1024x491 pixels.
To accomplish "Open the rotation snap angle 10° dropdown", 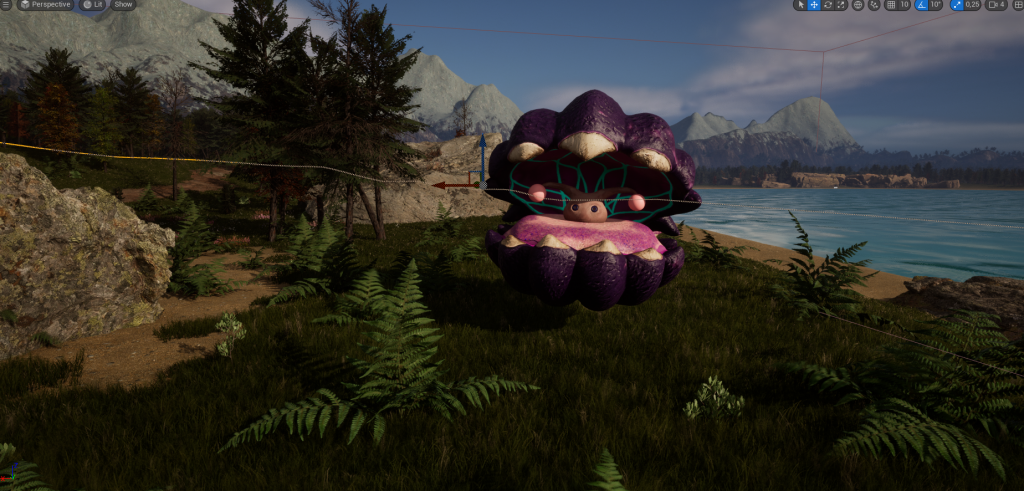I will (936, 5).
